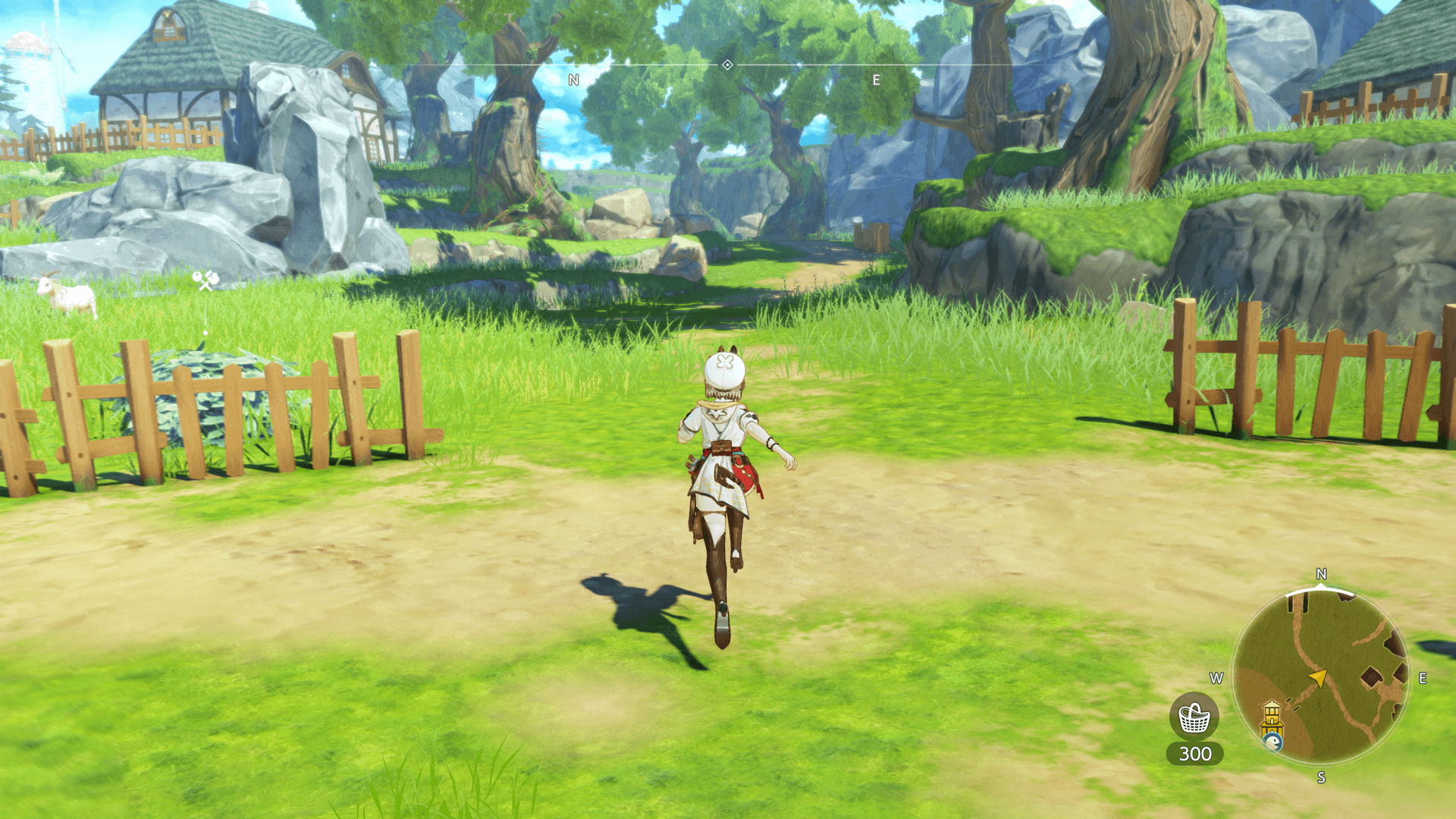This screenshot has width=1456, height=819.
Task: Click the yellow player arrow on the minimap
Action: [1318, 677]
